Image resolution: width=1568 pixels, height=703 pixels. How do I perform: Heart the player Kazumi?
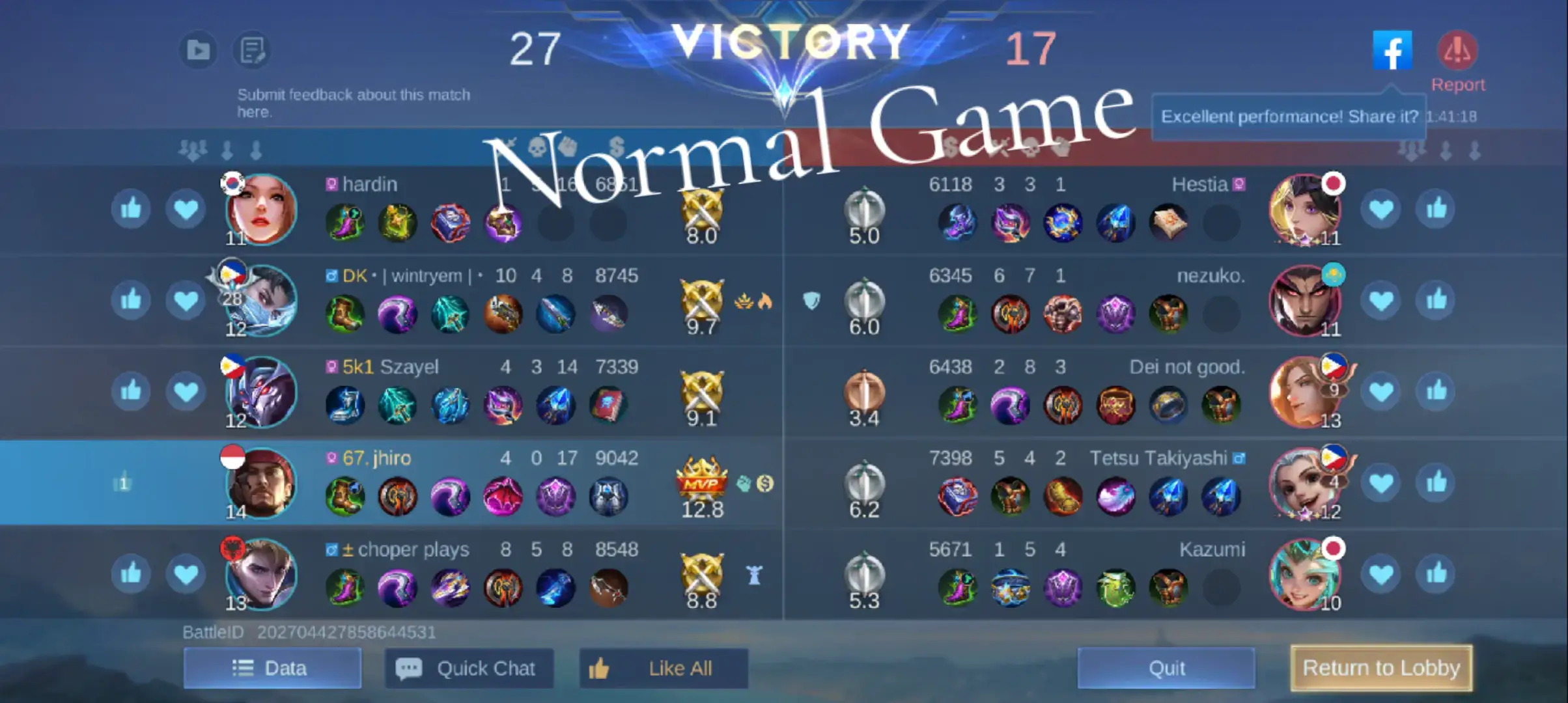(1382, 573)
